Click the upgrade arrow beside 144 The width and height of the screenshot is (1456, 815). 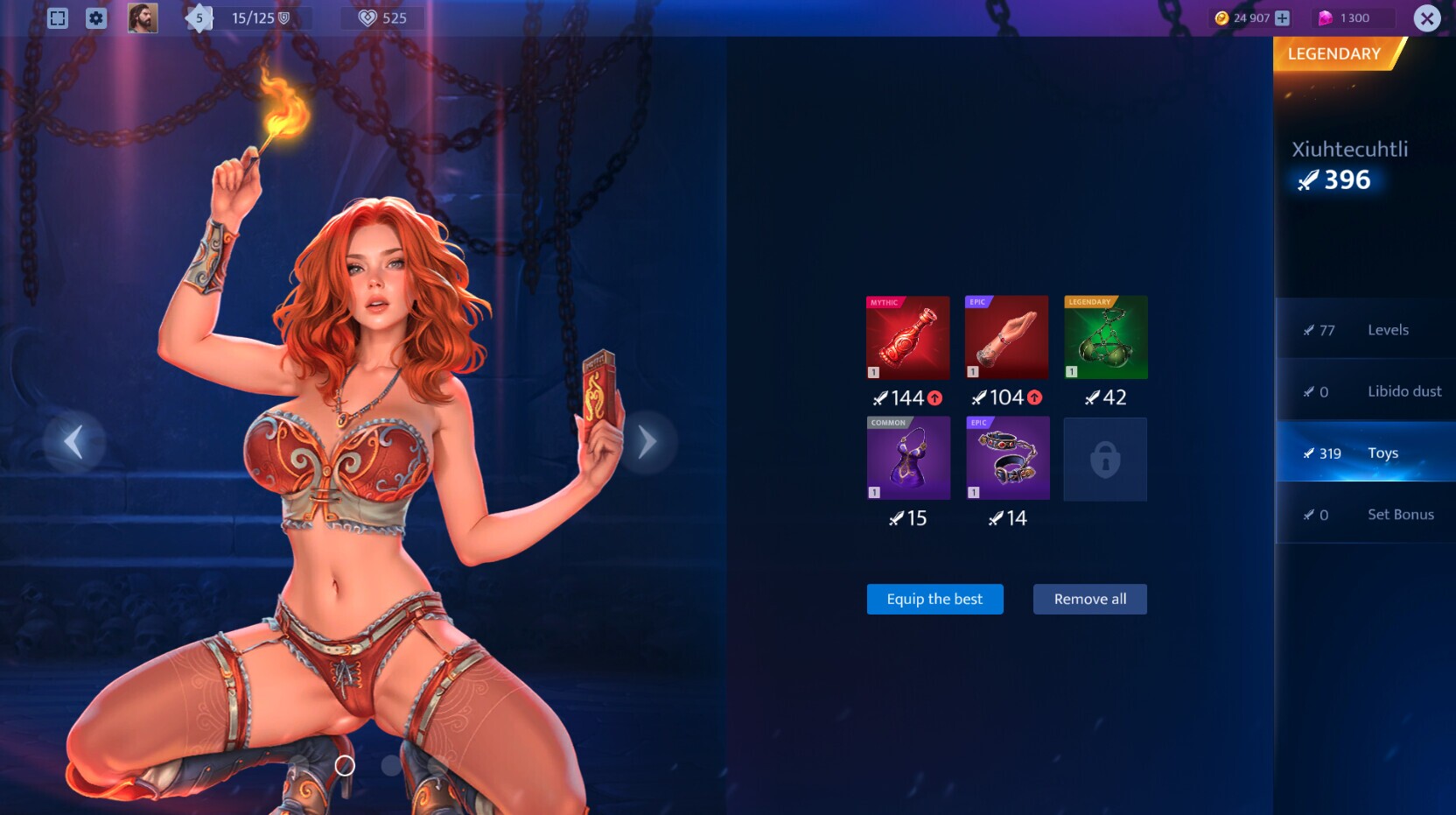coord(934,397)
